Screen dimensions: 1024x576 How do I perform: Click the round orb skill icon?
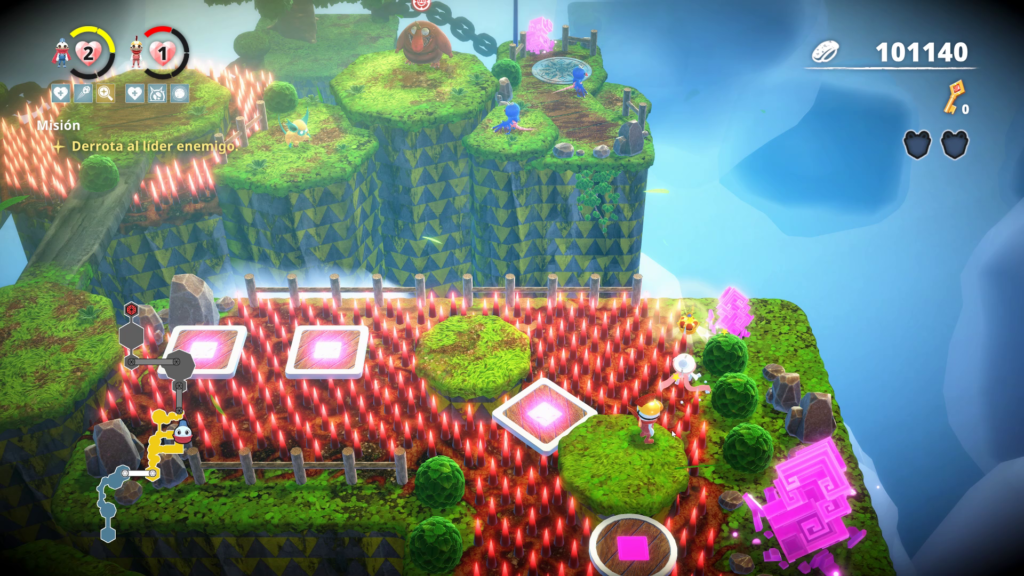(x=179, y=93)
